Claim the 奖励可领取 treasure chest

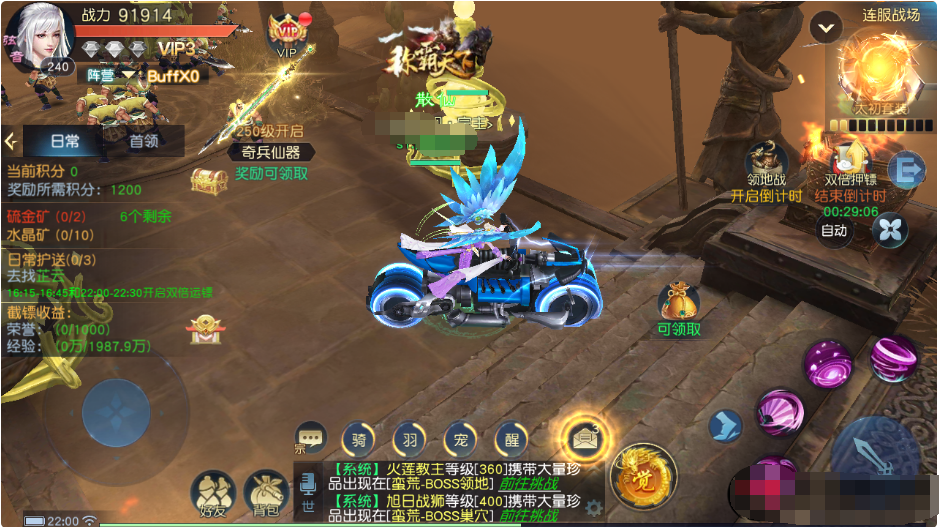click(209, 180)
